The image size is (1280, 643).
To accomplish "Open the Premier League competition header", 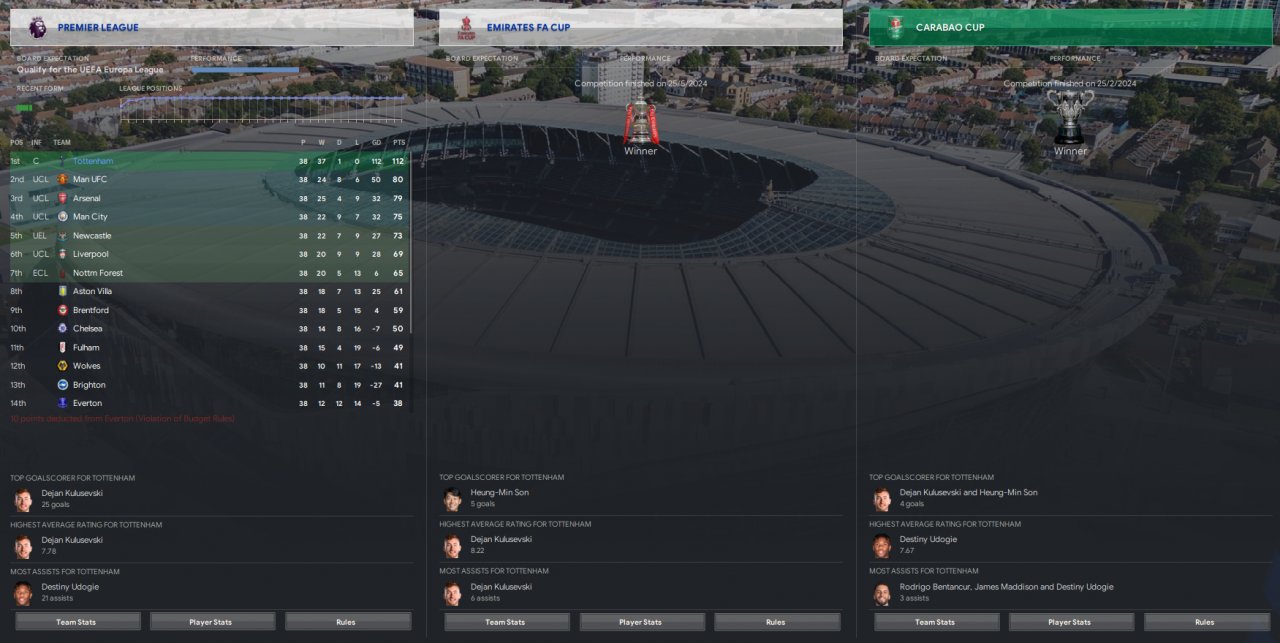I will point(211,27).
